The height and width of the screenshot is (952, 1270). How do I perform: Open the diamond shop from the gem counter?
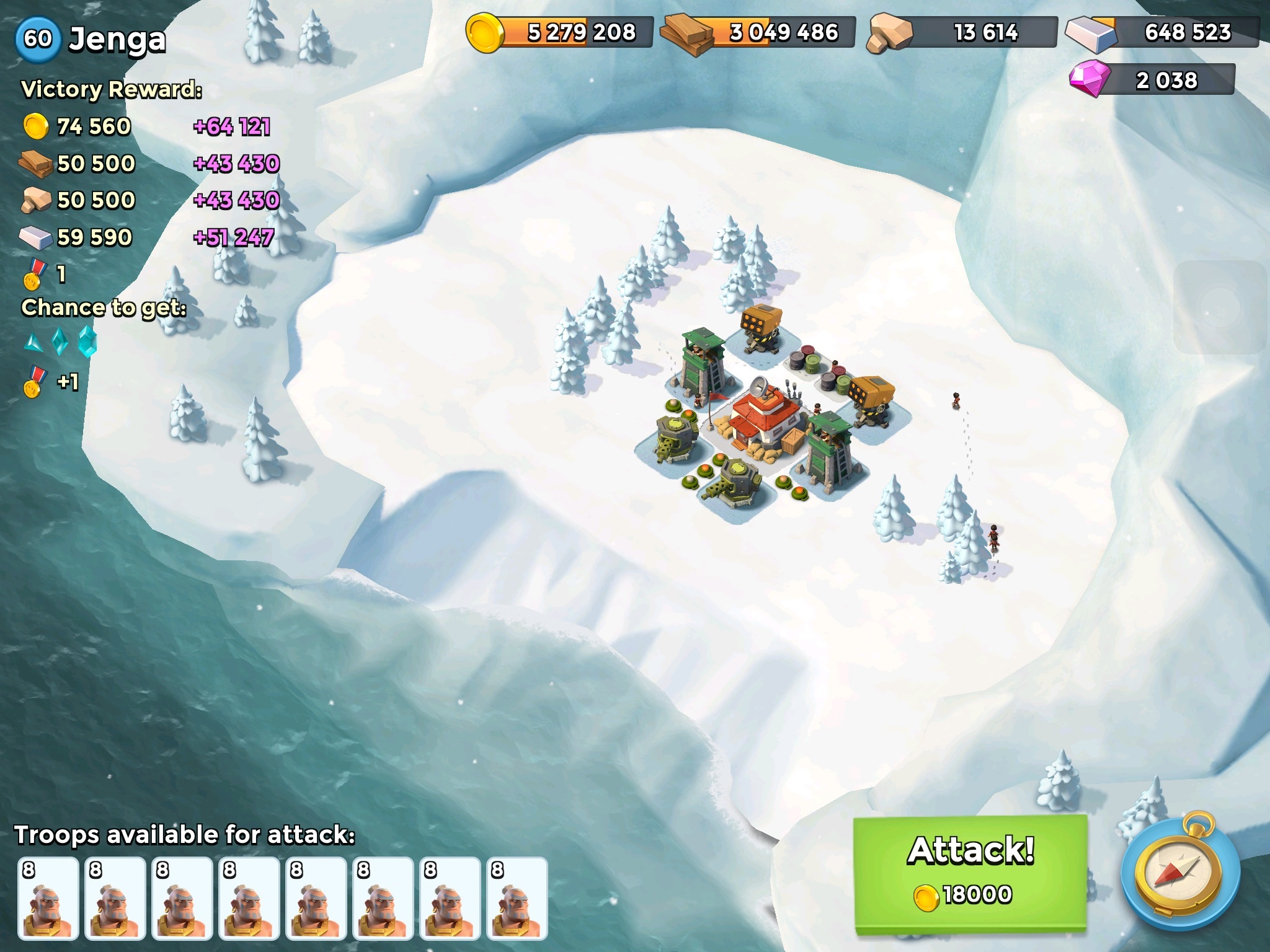pos(1152,81)
